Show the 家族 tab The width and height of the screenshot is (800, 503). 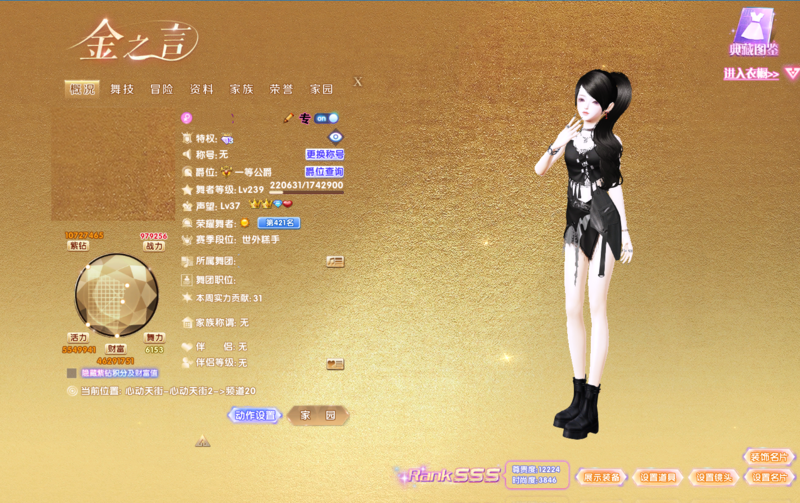(x=242, y=89)
